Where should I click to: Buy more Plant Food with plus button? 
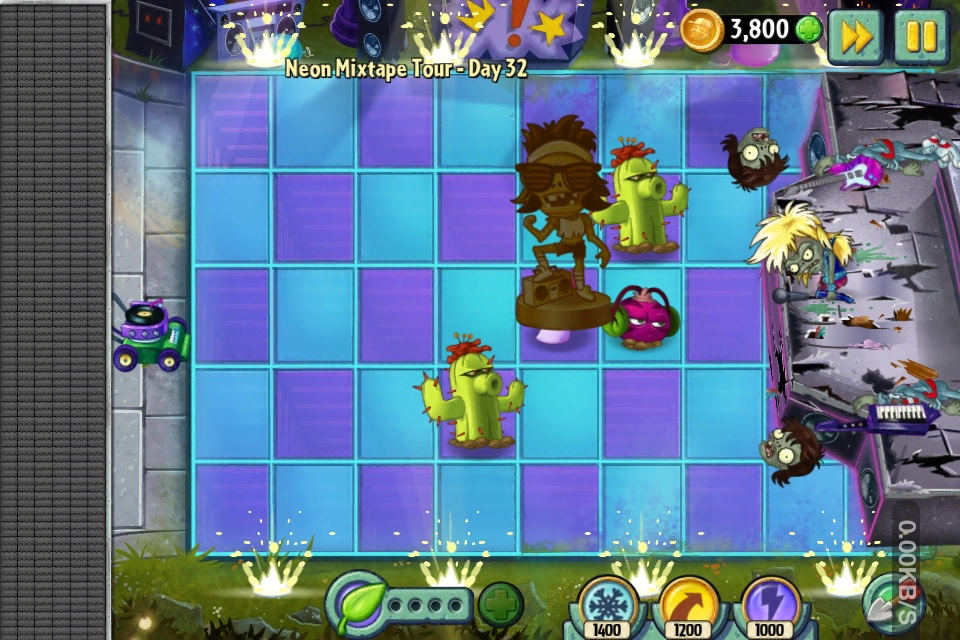[500, 604]
